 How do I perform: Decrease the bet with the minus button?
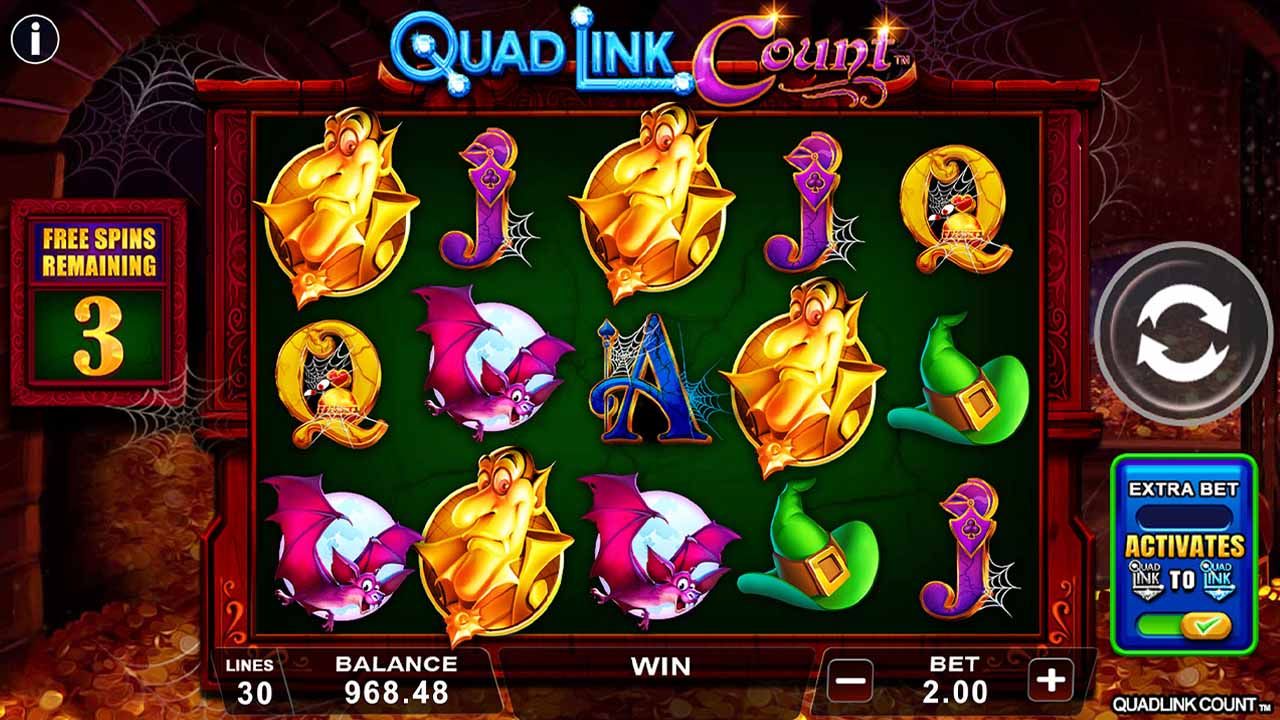(x=849, y=678)
